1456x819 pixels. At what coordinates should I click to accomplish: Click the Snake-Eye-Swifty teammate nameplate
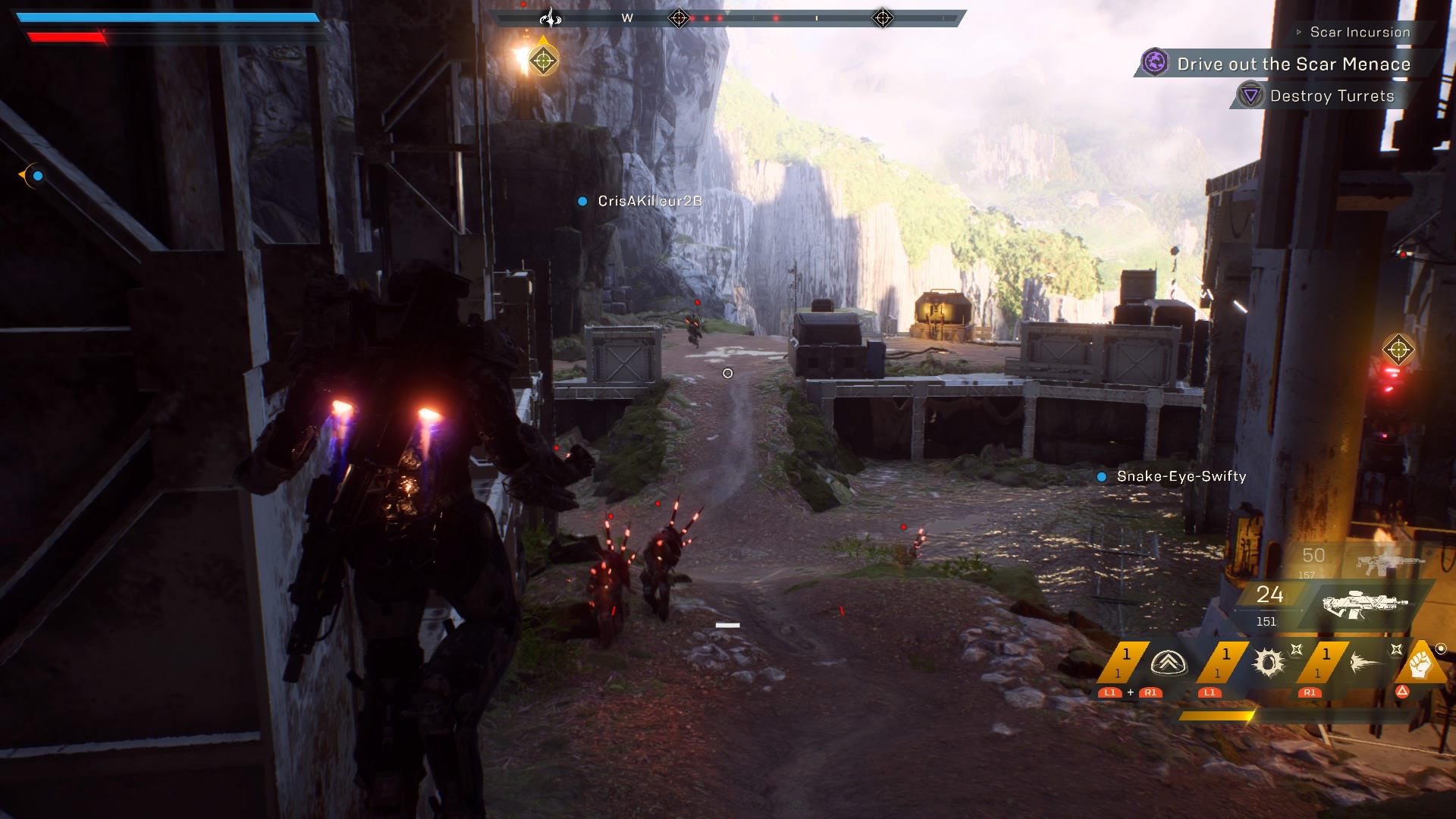tap(1181, 476)
